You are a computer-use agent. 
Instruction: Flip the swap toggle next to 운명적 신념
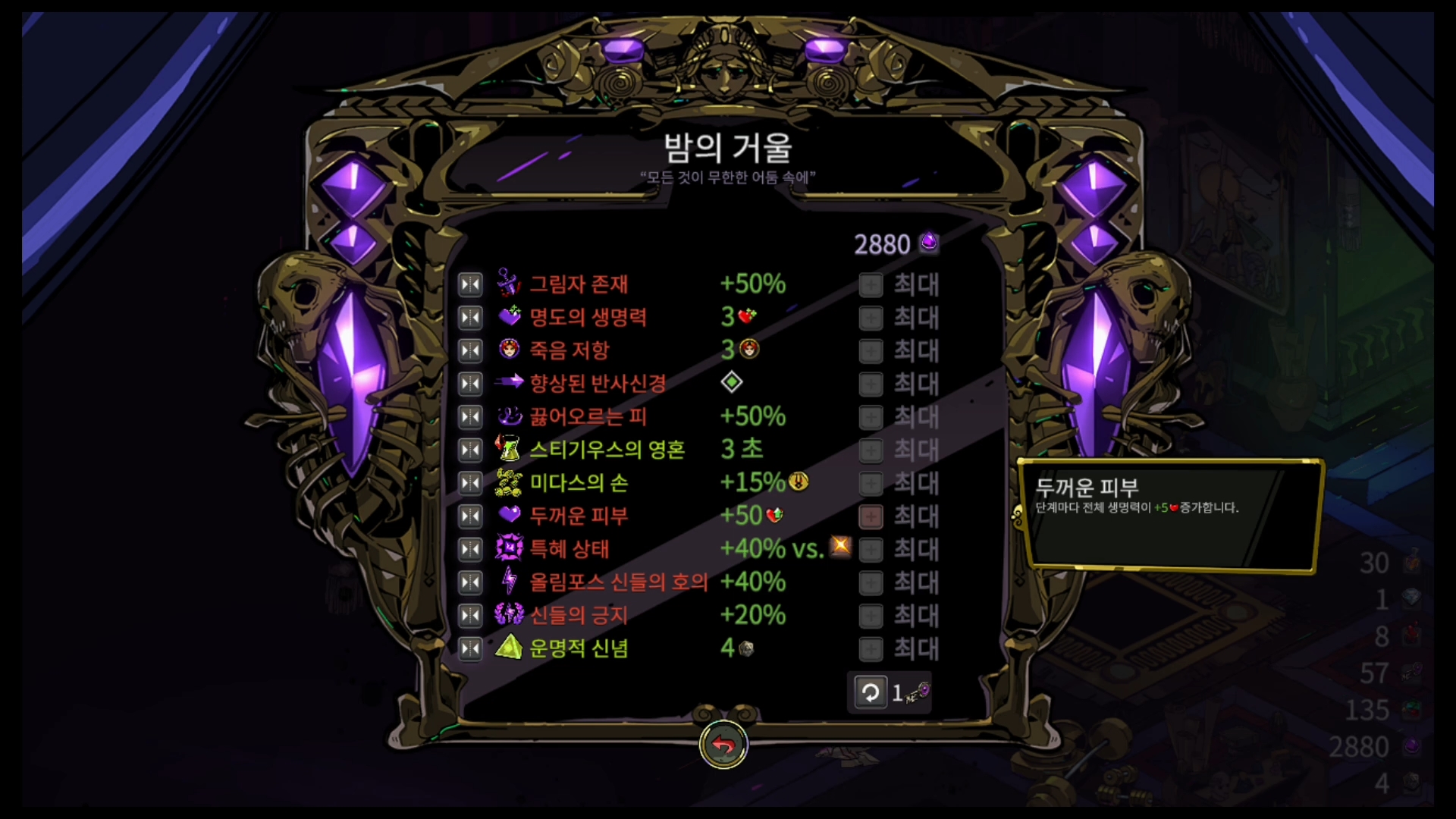pyautogui.click(x=469, y=648)
